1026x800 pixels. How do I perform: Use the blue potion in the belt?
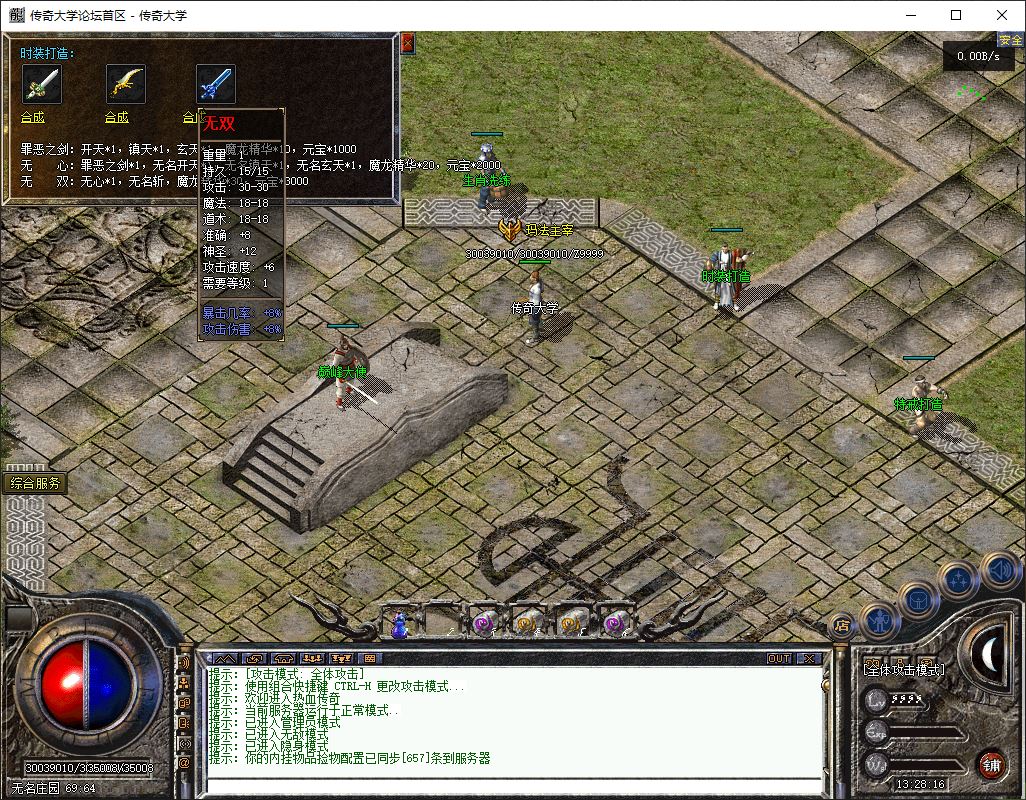(399, 625)
